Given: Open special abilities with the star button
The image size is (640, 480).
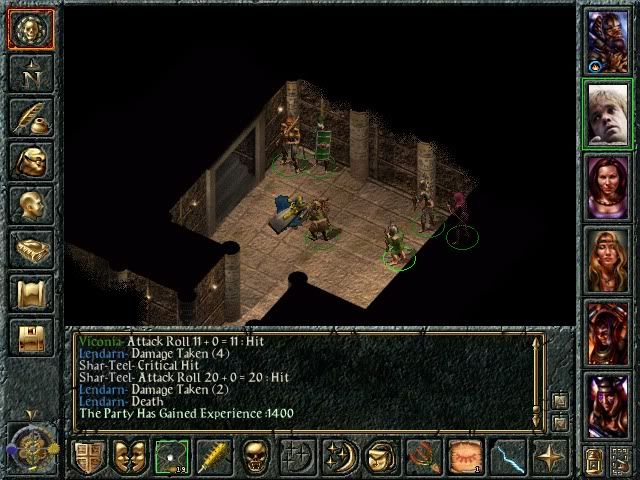Looking at the screenshot, I should point(550,457).
